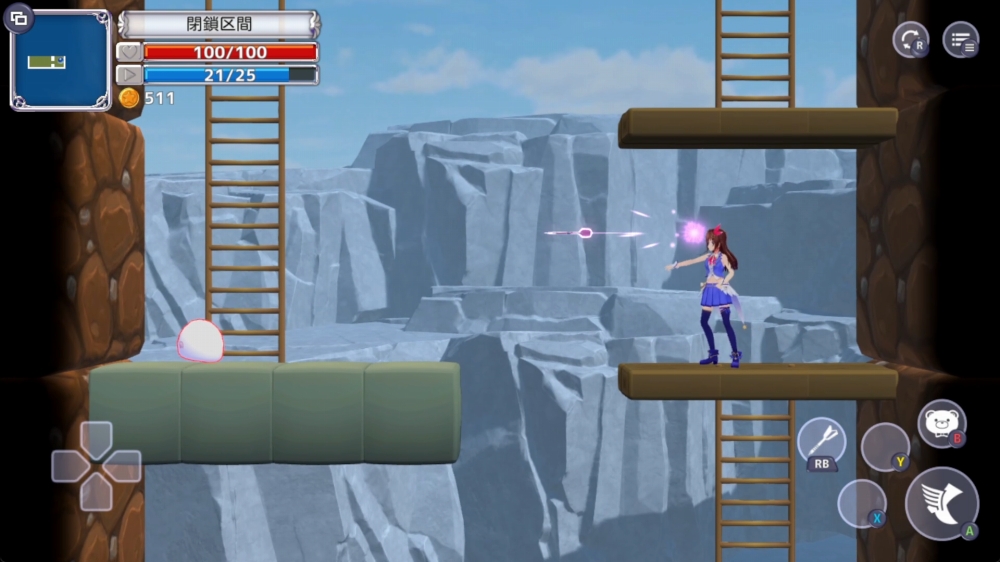Tap the empty X action button
The width and height of the screenshot is (1000, 562).
point(861,503)
